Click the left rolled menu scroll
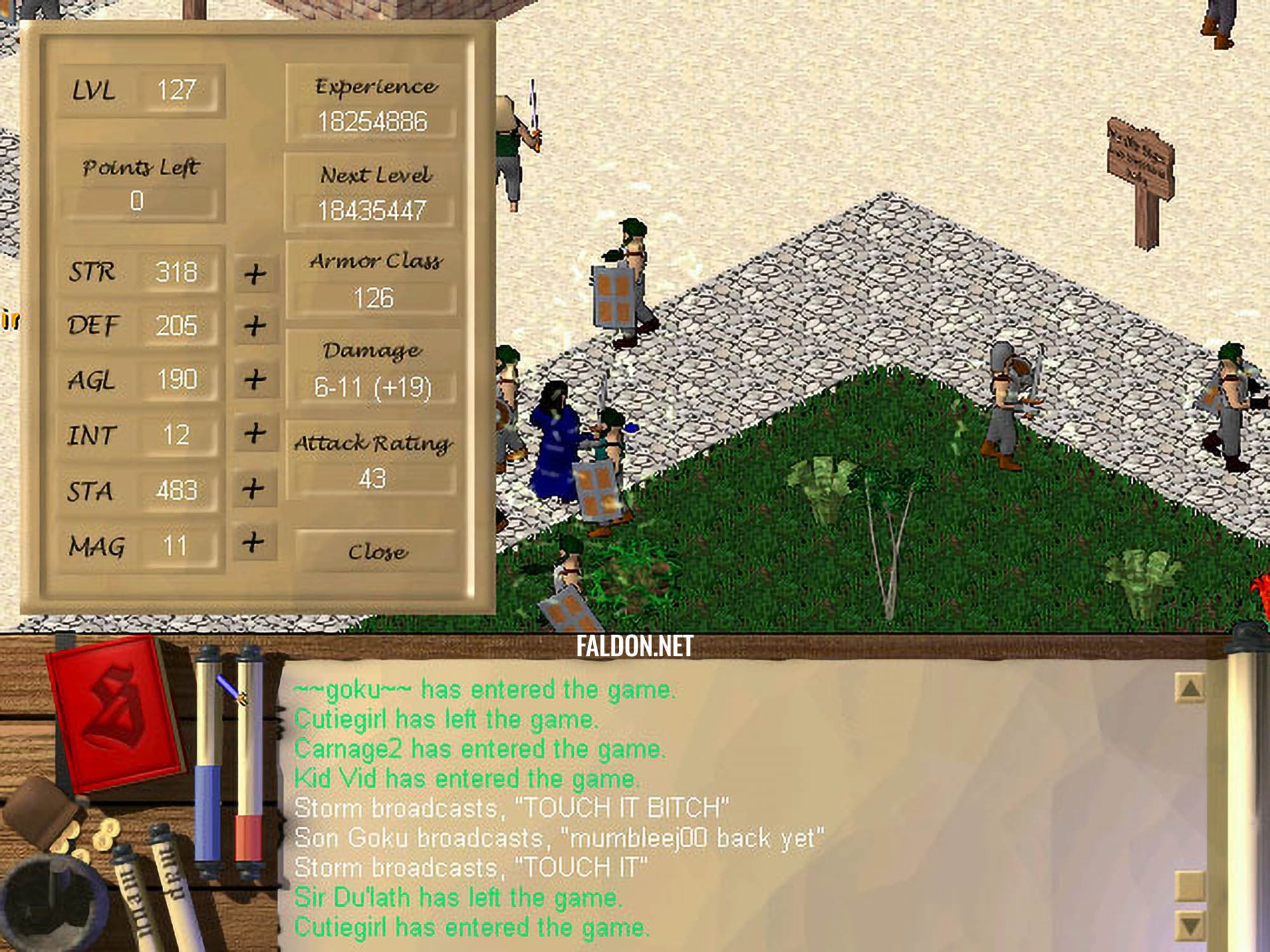This screenshot has height=952, width=1270. point(135,895)
